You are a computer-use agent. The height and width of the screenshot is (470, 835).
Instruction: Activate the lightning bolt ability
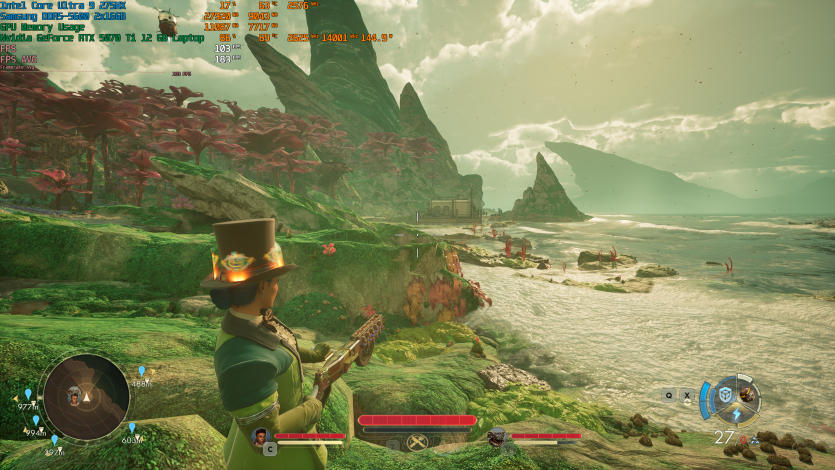coord(736,415)
